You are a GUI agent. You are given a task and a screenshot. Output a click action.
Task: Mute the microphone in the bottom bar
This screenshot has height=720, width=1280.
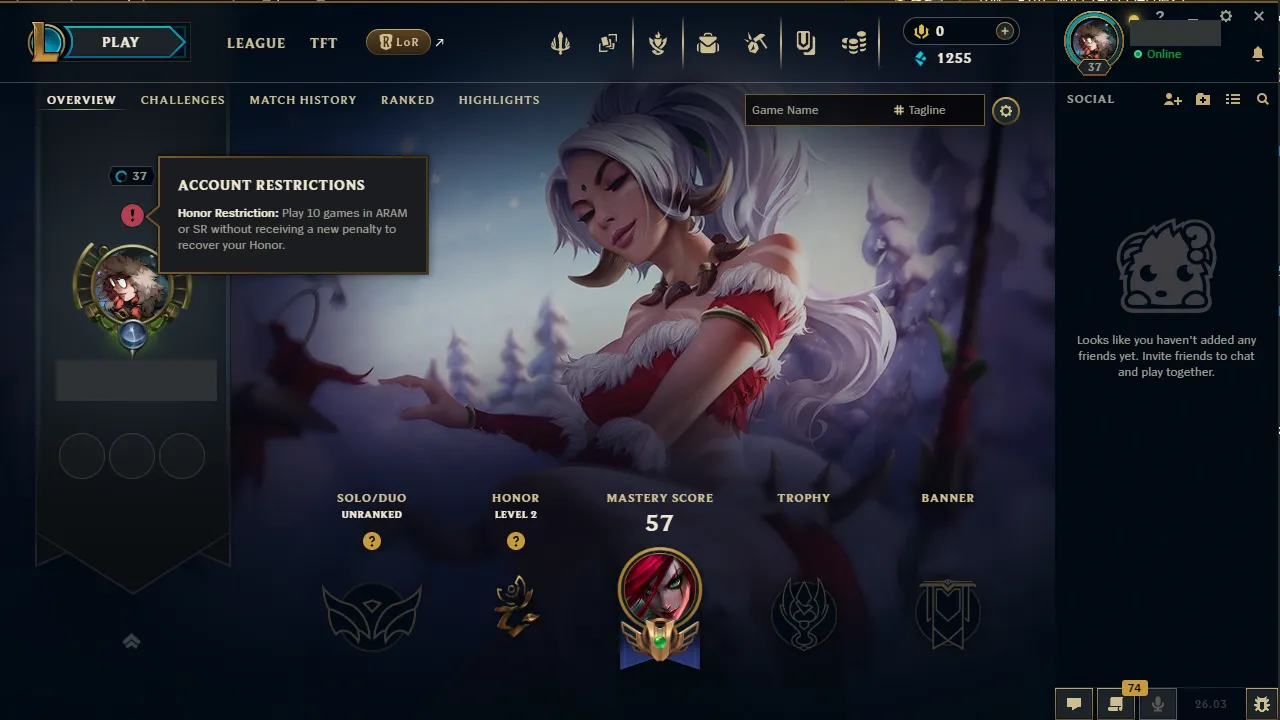coord(1157,704)
